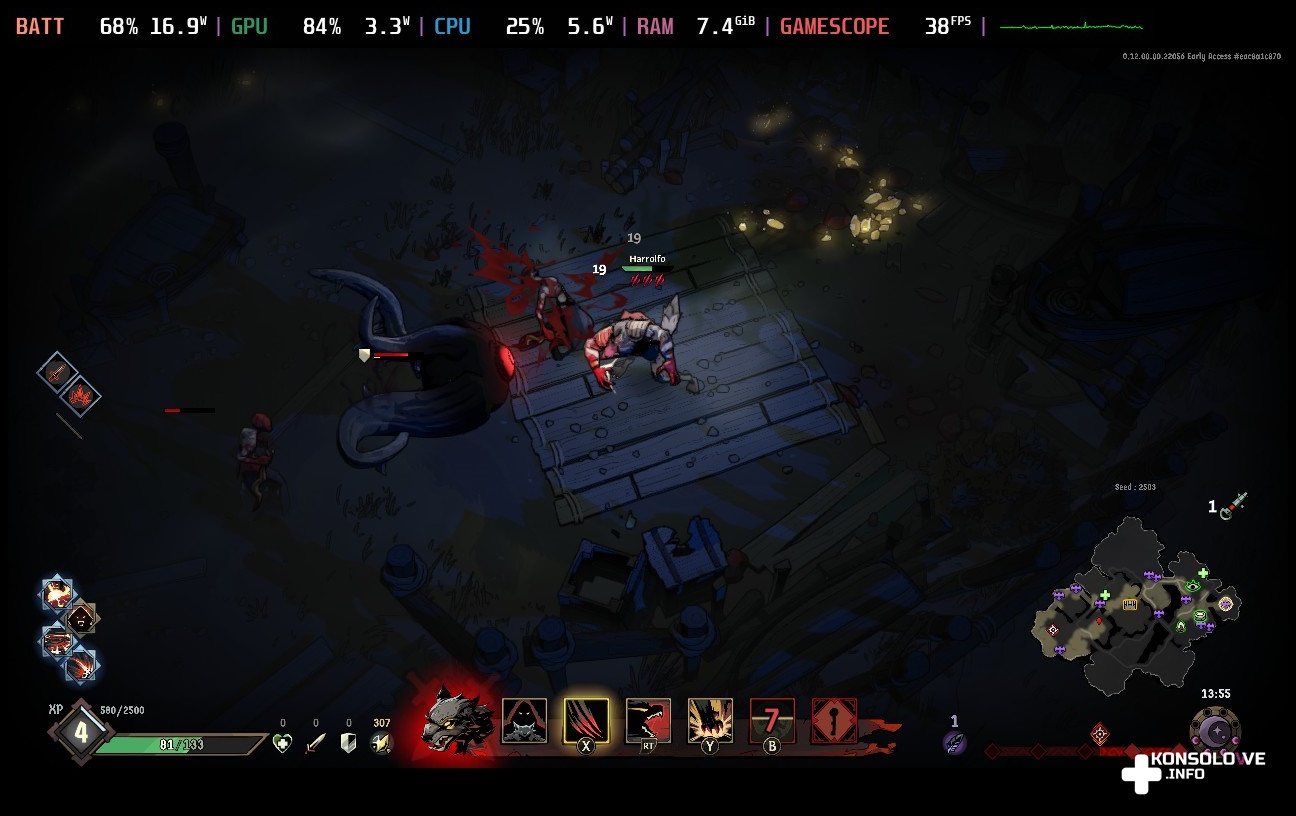Activate the red claw slash ability
The width and height of the screenshot is (1296, 816).
(x=586, y=721)
